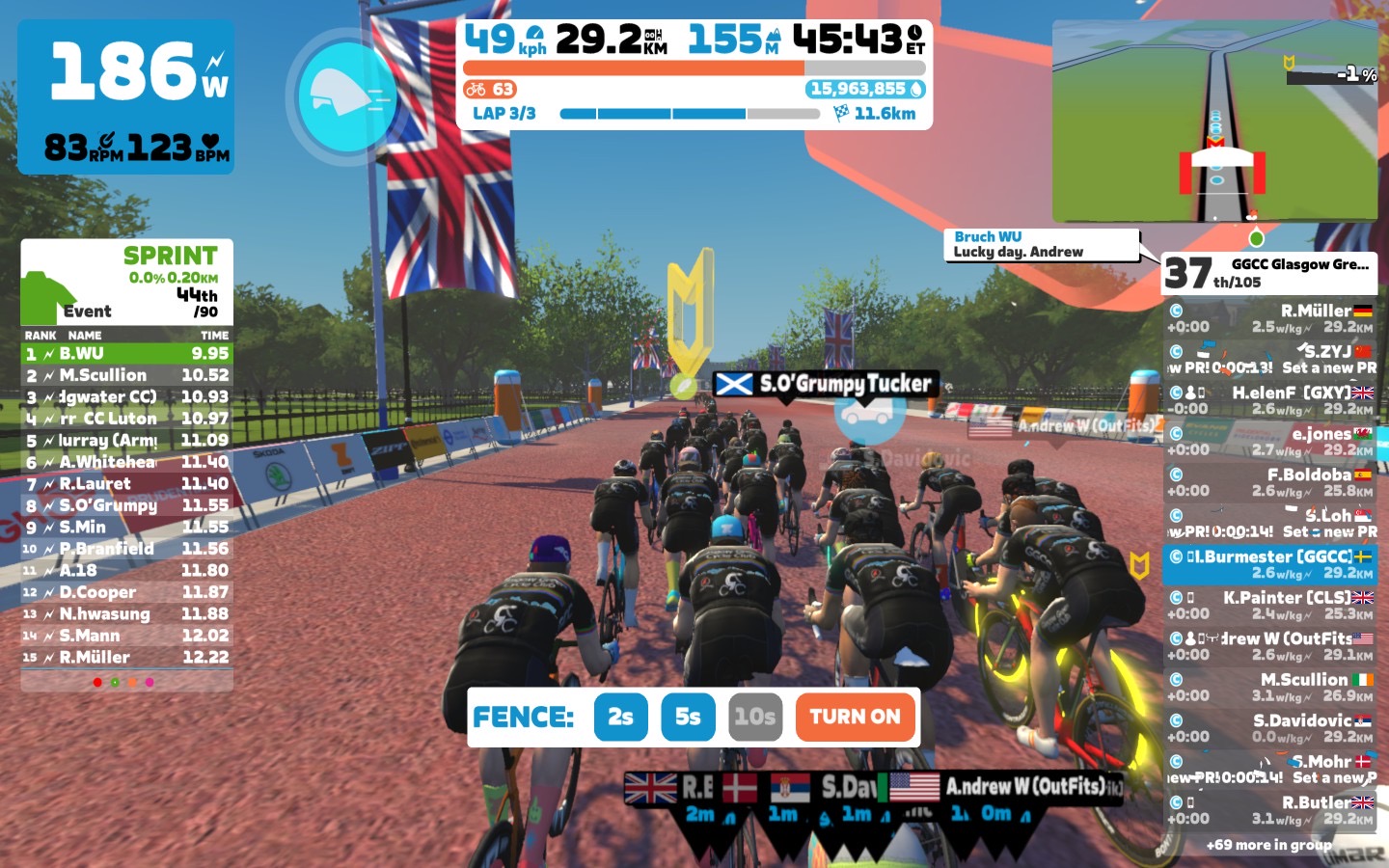Select R.Müller in nearby riders list
1389x868 pixels.
[x=1268, y=318]
